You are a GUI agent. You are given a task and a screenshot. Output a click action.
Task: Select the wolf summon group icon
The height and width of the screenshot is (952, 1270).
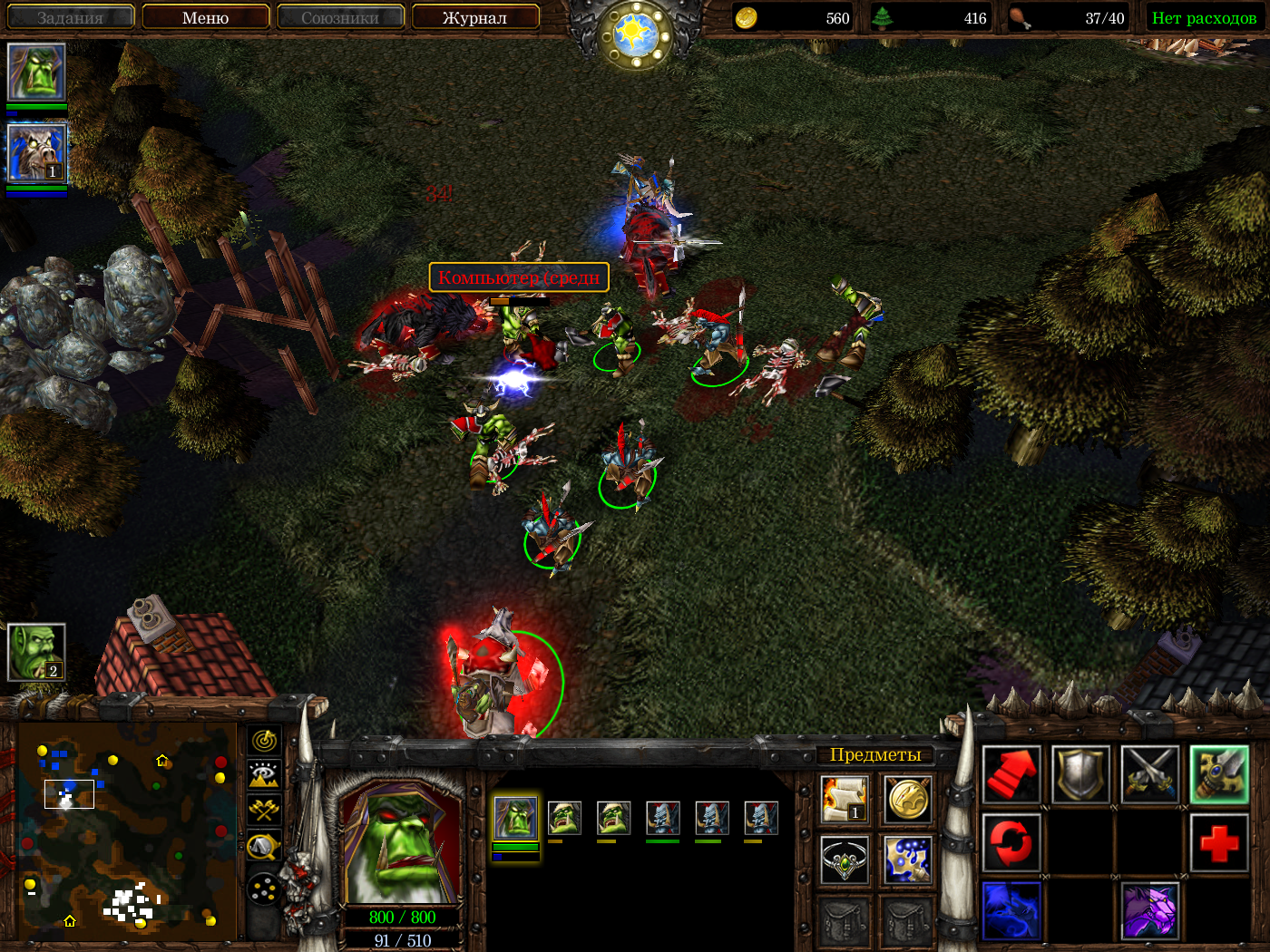(36, 153)
